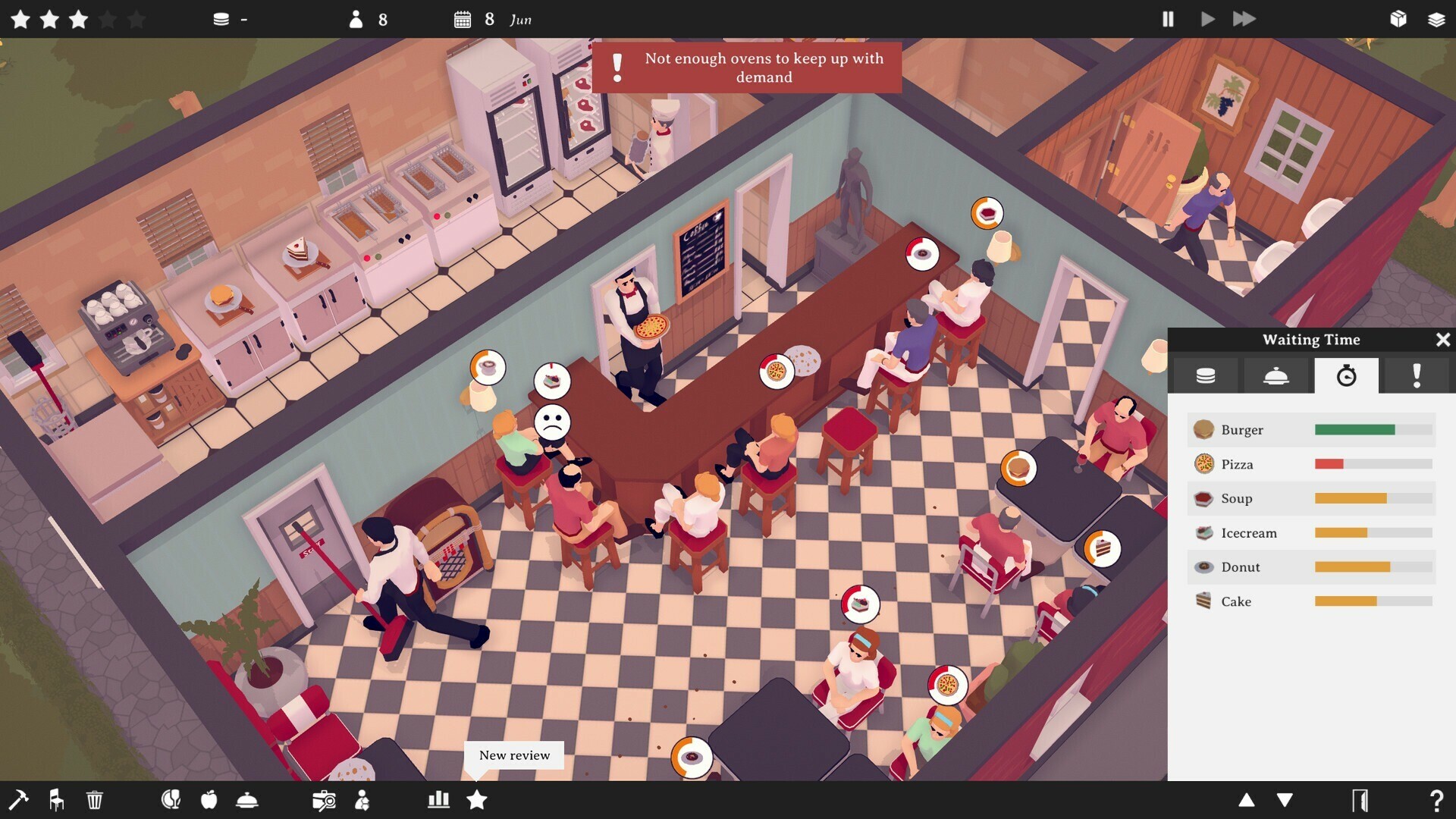Open the tableware menu
Image resolution: width=1456 pixels, height=819 pixels.
point(171,800)
